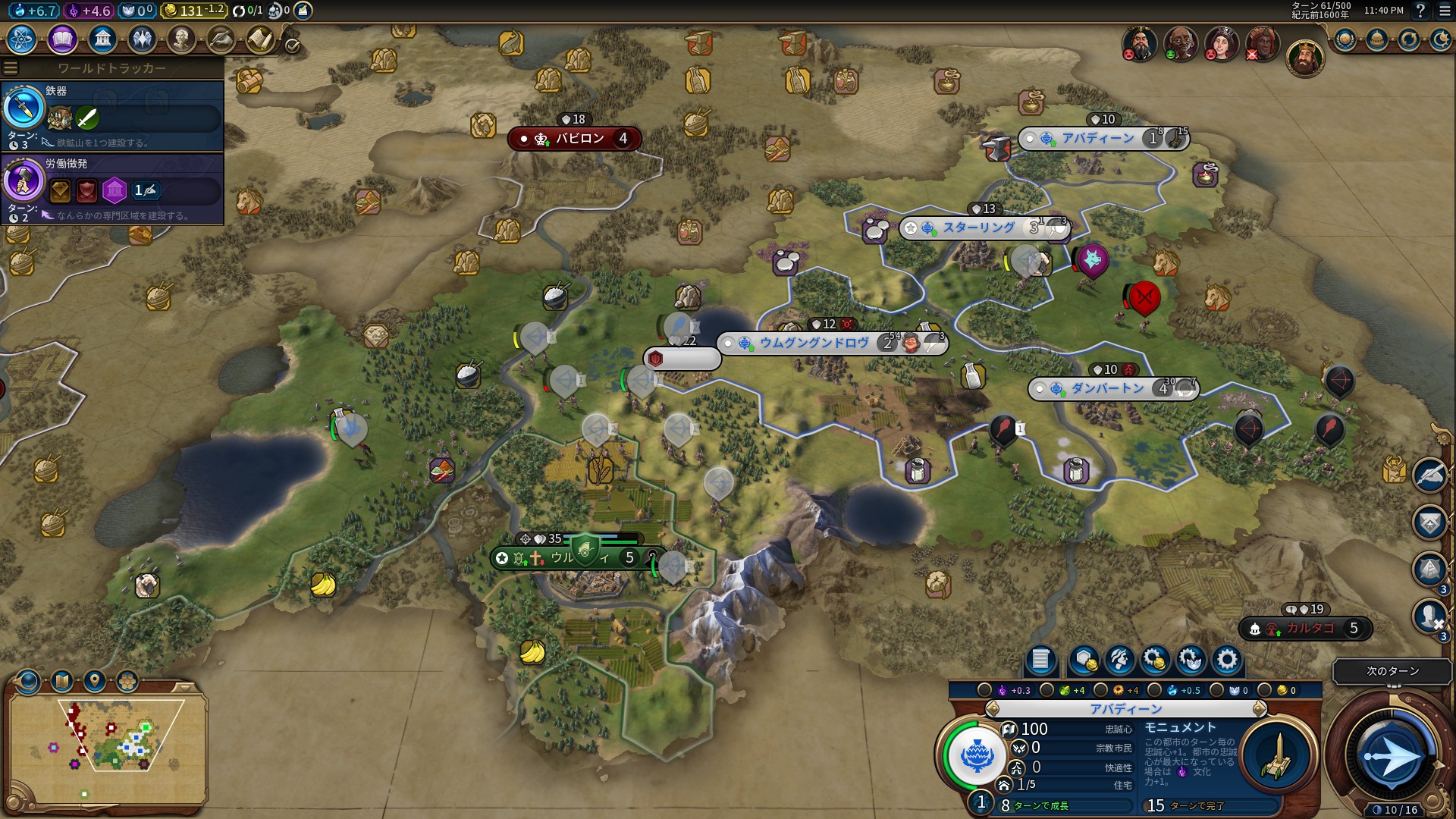Choose the plain gear production button
The width and height of the screenshot is (1456, 819).
pos(1226,660)
